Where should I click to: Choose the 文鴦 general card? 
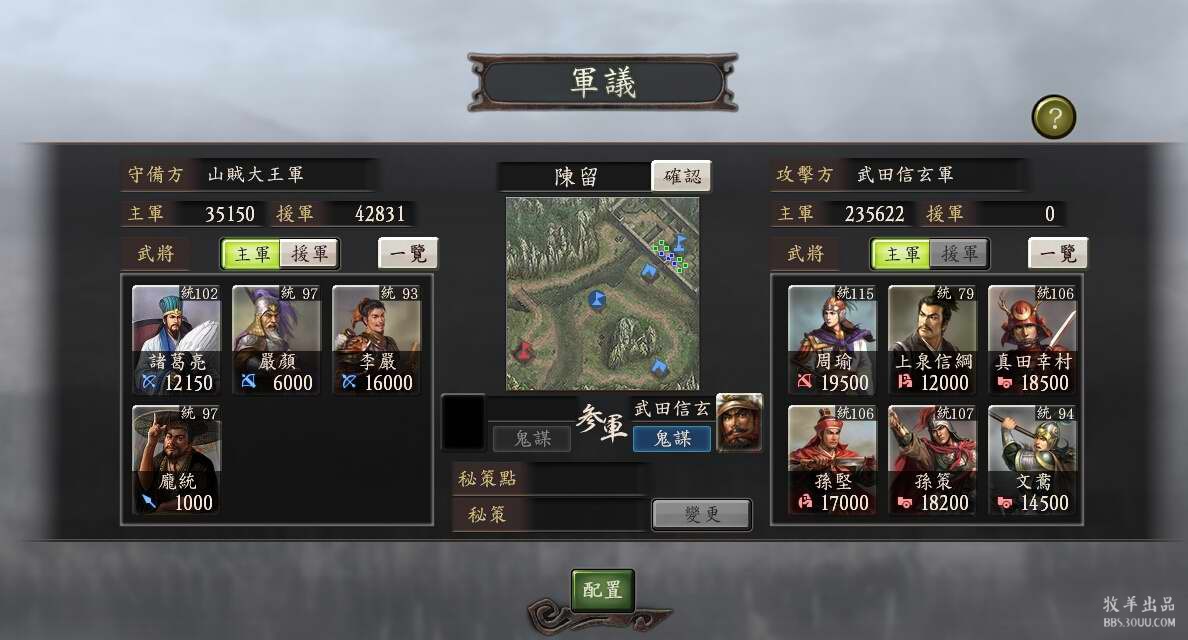1032,460
